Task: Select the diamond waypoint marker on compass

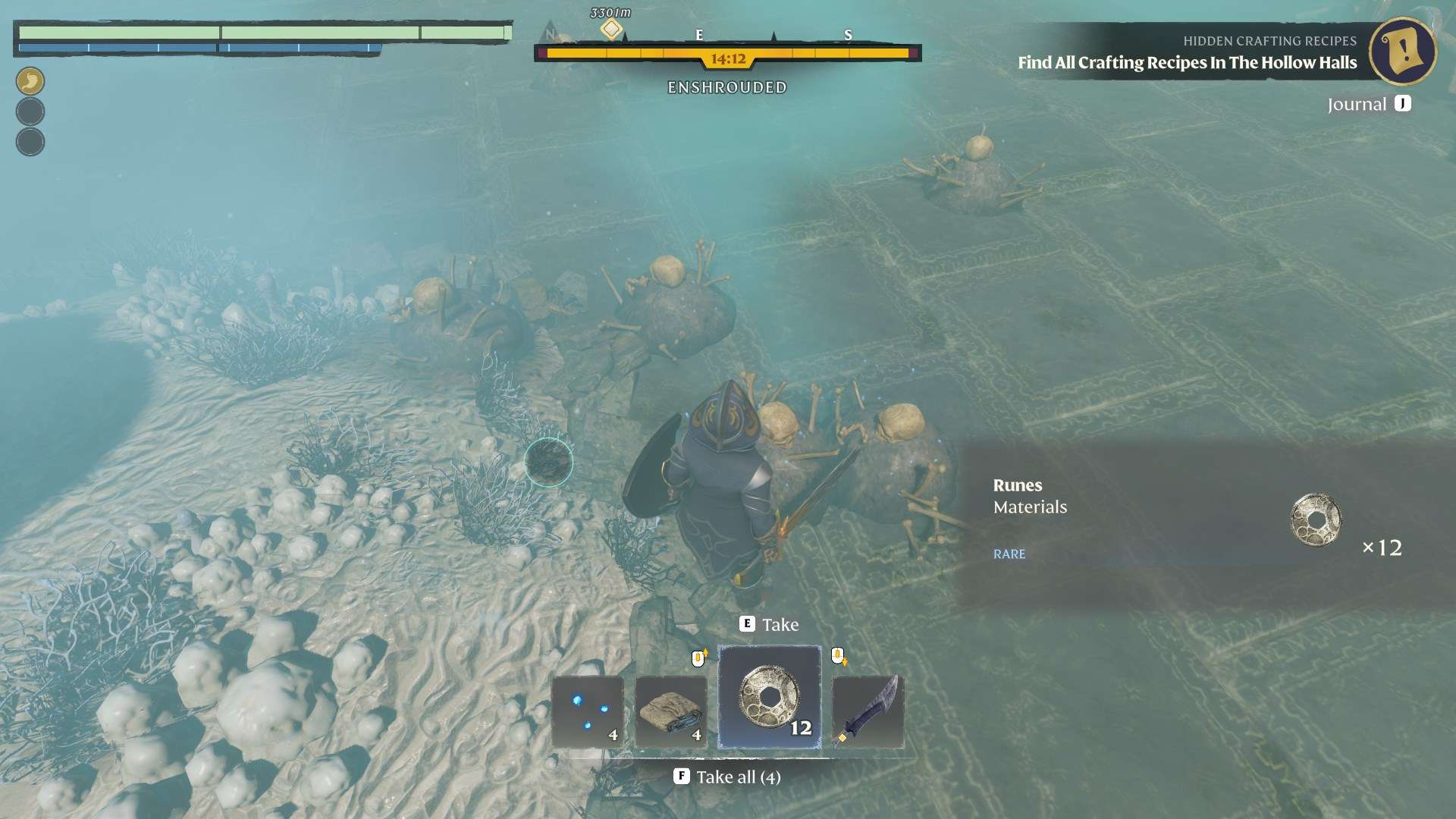Action: [x=611, y=30]
